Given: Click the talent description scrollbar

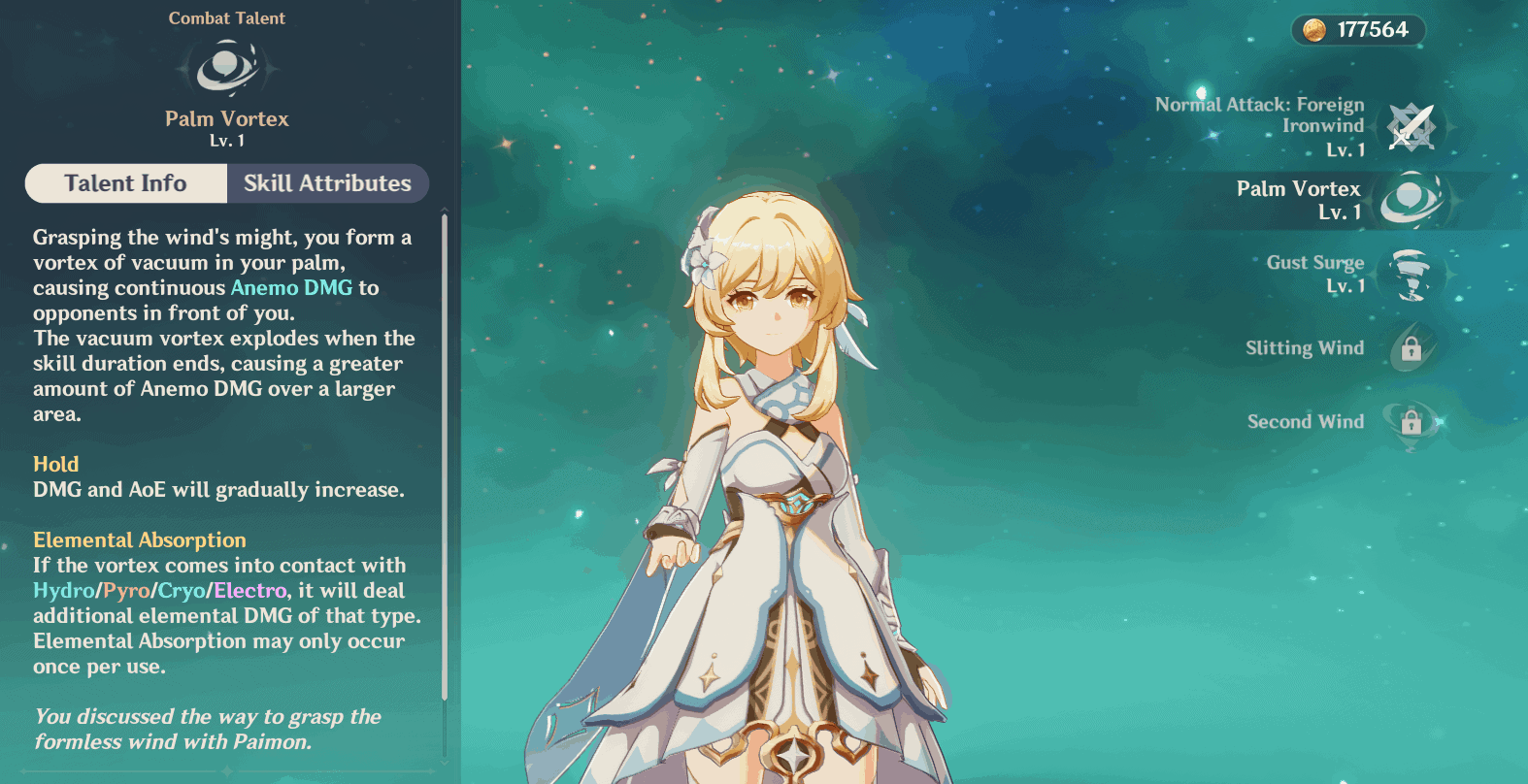Looking at the screenshot, I should pyautogui.click(x=445, y=456).
